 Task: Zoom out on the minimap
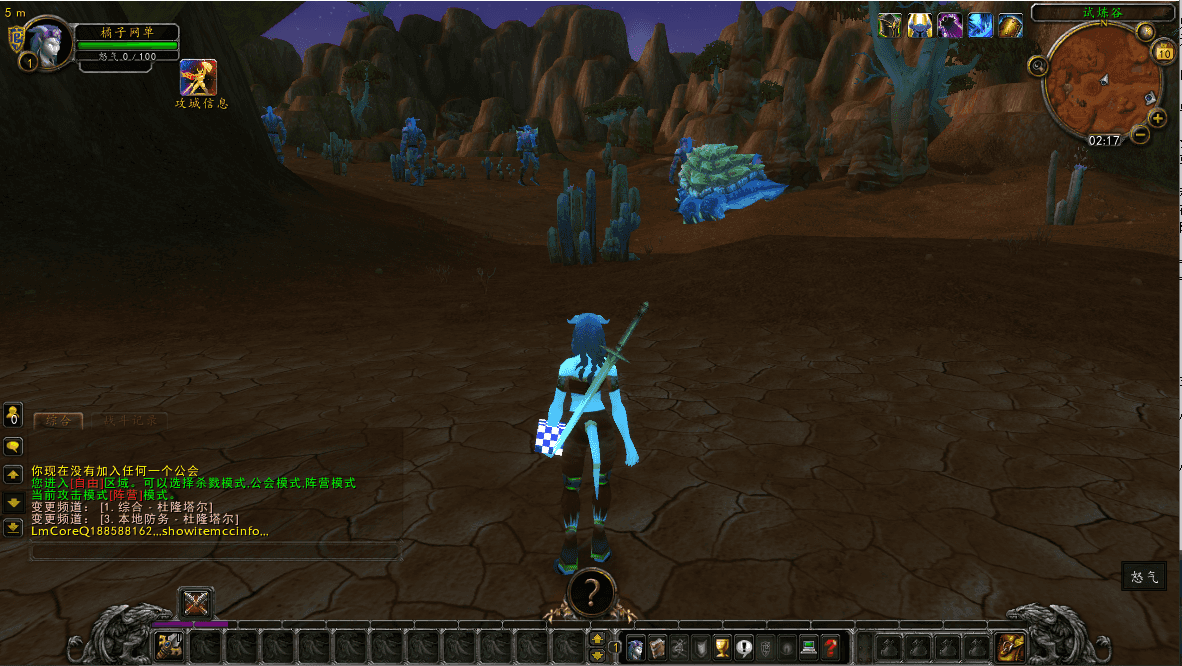pyautogui.click(x=1140, y=134)
